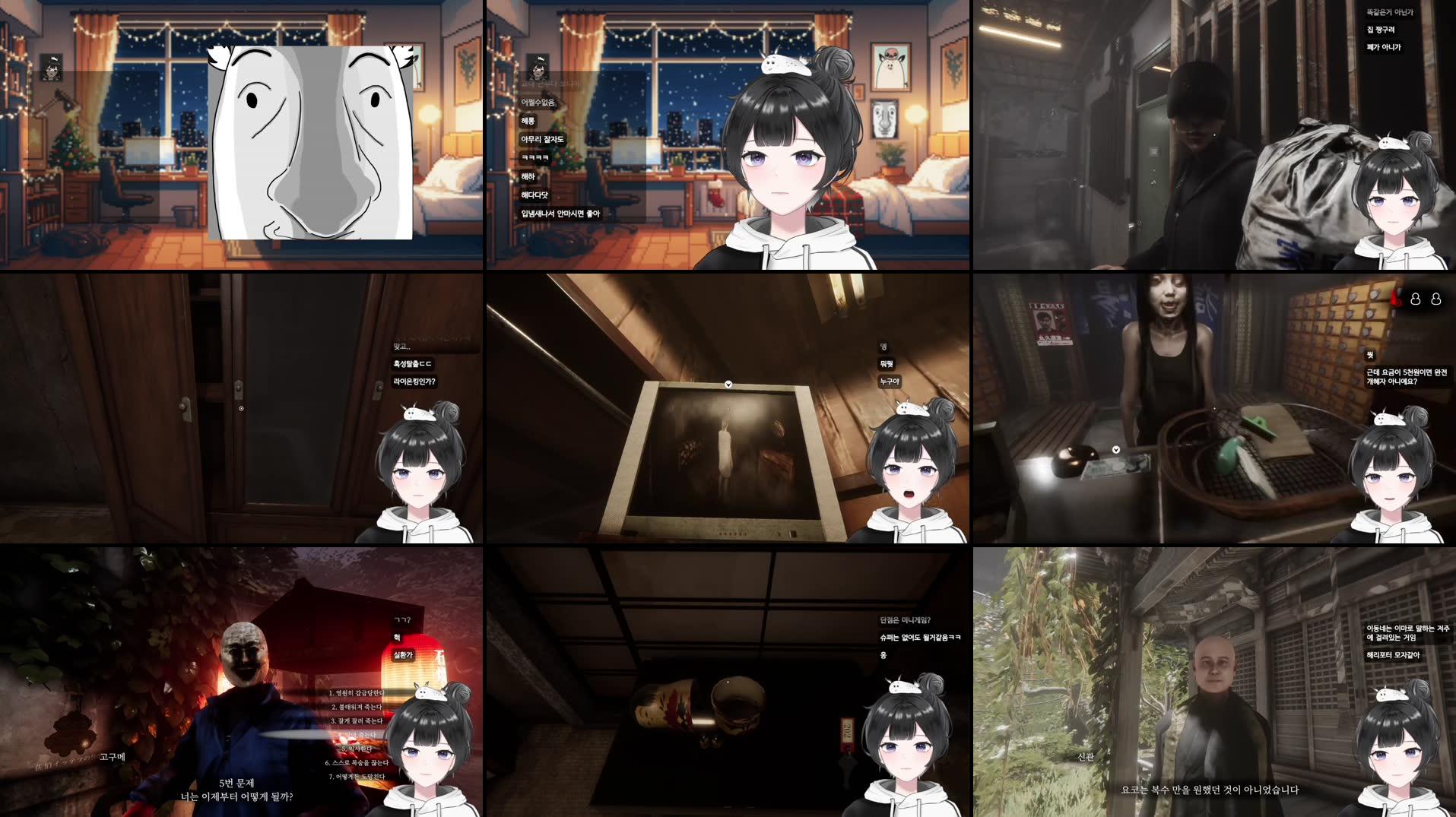The width and height of the screenshot is (1456, 817).
Task: Choose option 2 "불태워져 죽는다"
Action: 357,708
